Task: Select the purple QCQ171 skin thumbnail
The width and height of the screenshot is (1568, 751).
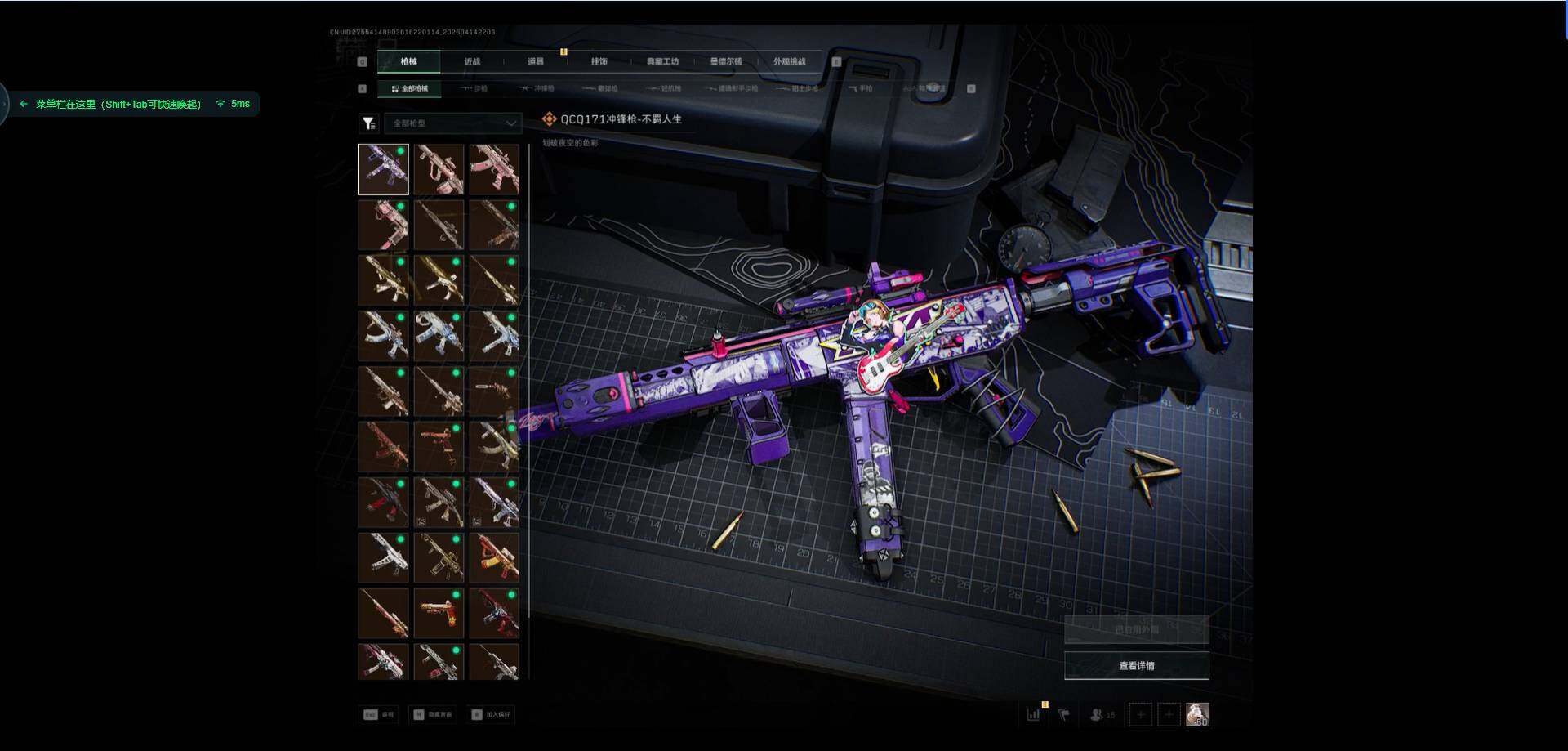Action: [383, 169]
